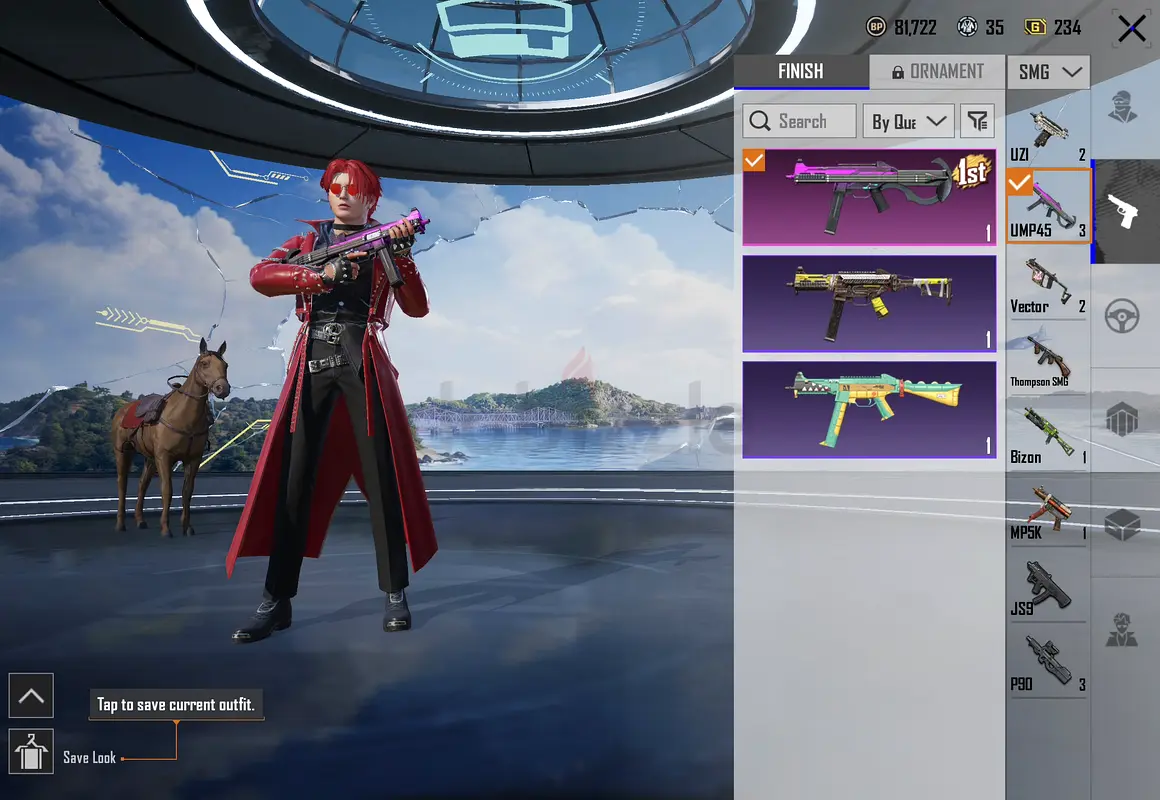Open the vehicle steering wheel category
The image size is (1160, 800).
pyautogui.click(x=1124, y=316)
